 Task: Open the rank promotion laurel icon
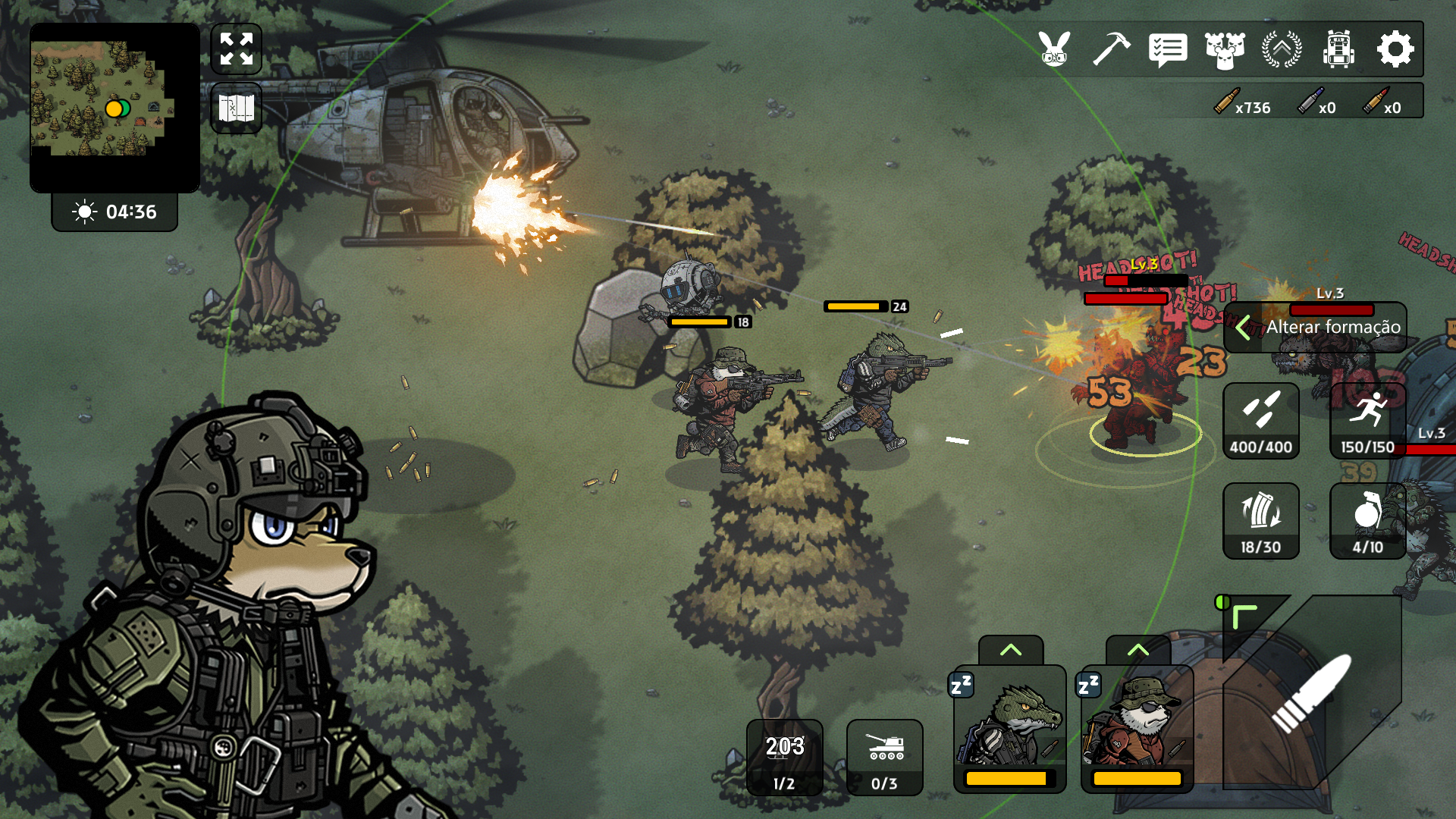1282,50
